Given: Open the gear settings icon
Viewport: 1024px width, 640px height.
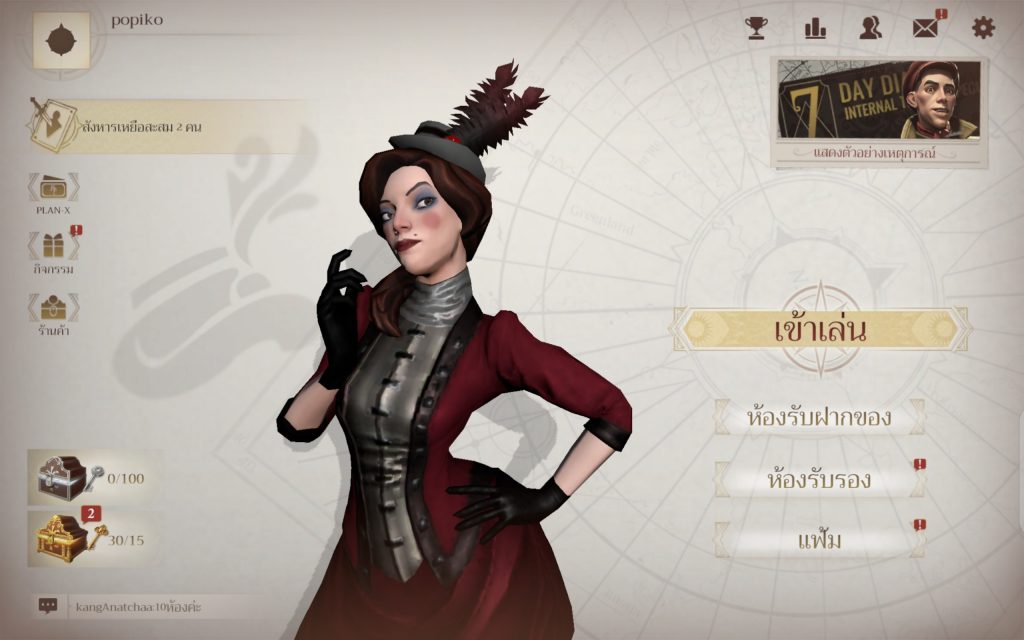Looking at the screenshot, I should [x=983, y=28].
